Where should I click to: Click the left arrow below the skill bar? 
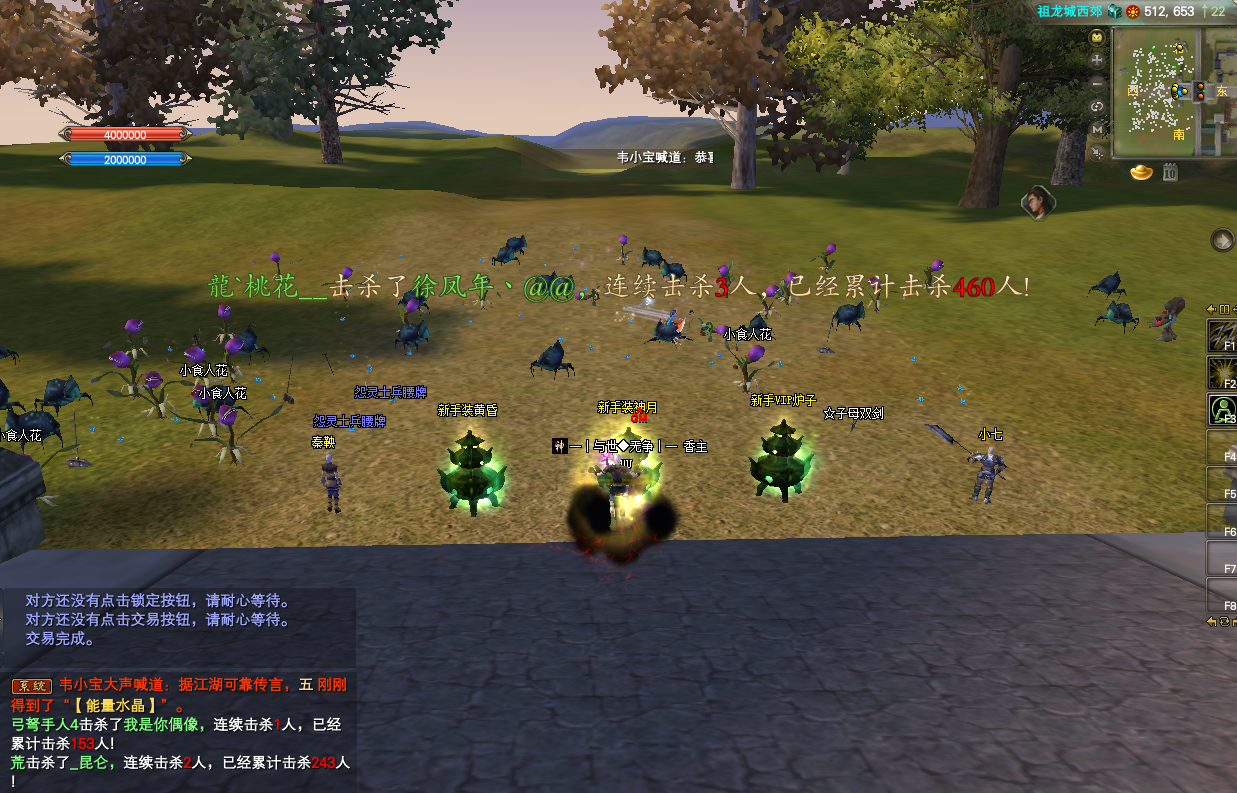tap(1212, 621)
